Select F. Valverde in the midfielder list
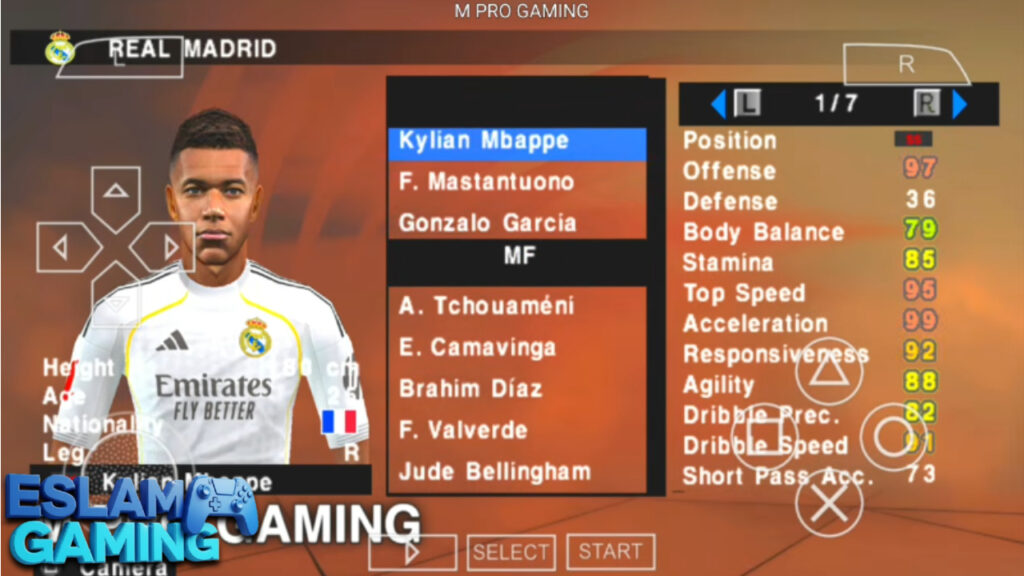The width and height of the screenshot is (1024, 576). tap(516, 430)
